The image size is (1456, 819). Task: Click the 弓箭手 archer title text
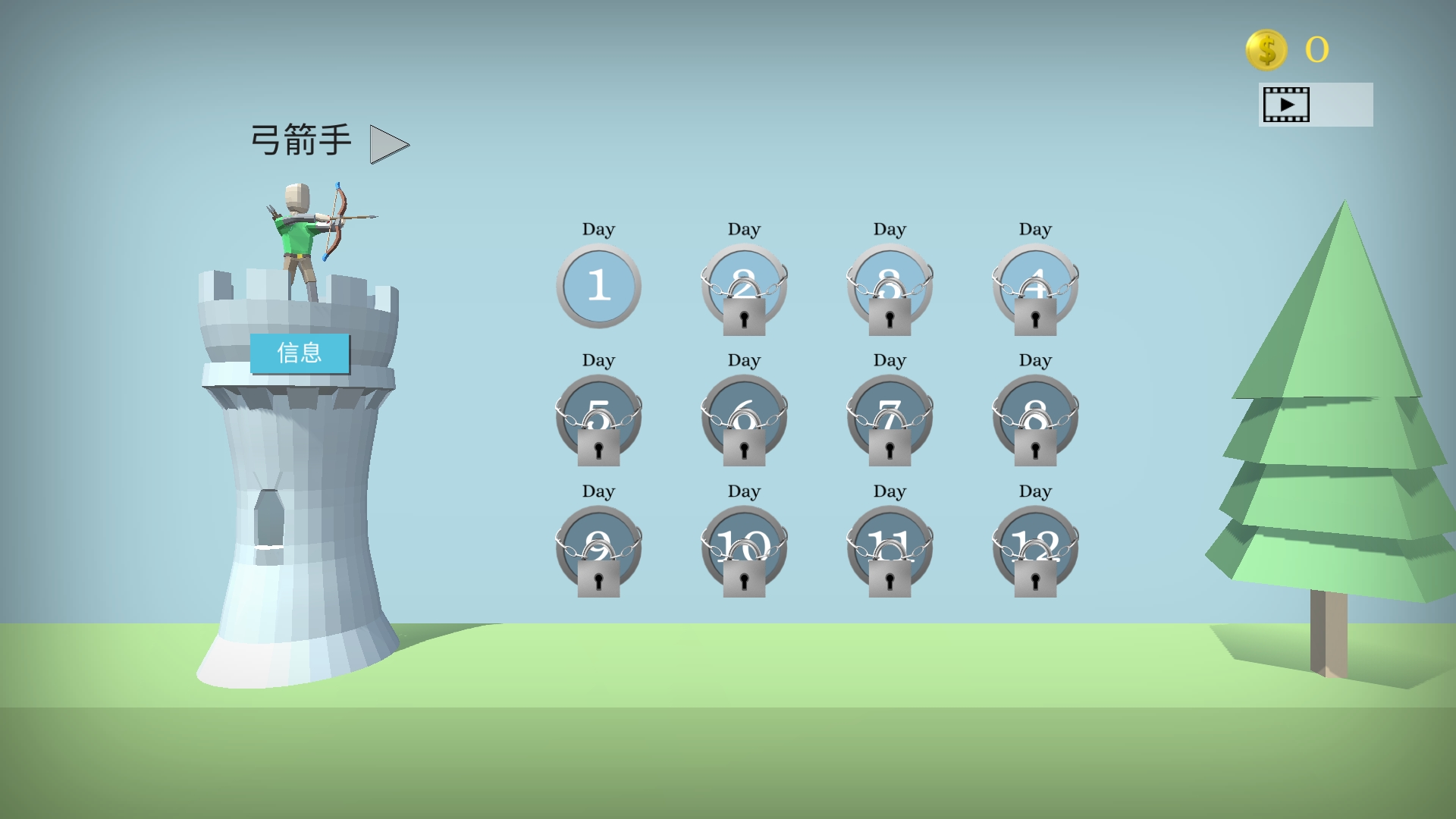click(x=301, y=139)
